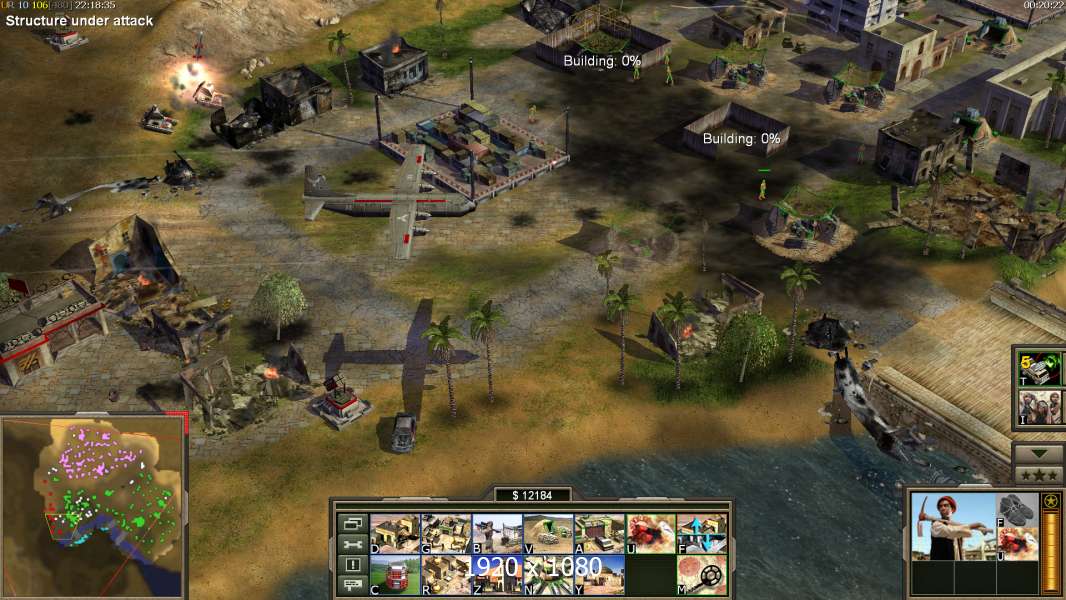Select the build option labeled R
1066x600 pixels.
[x=446, y=575]
